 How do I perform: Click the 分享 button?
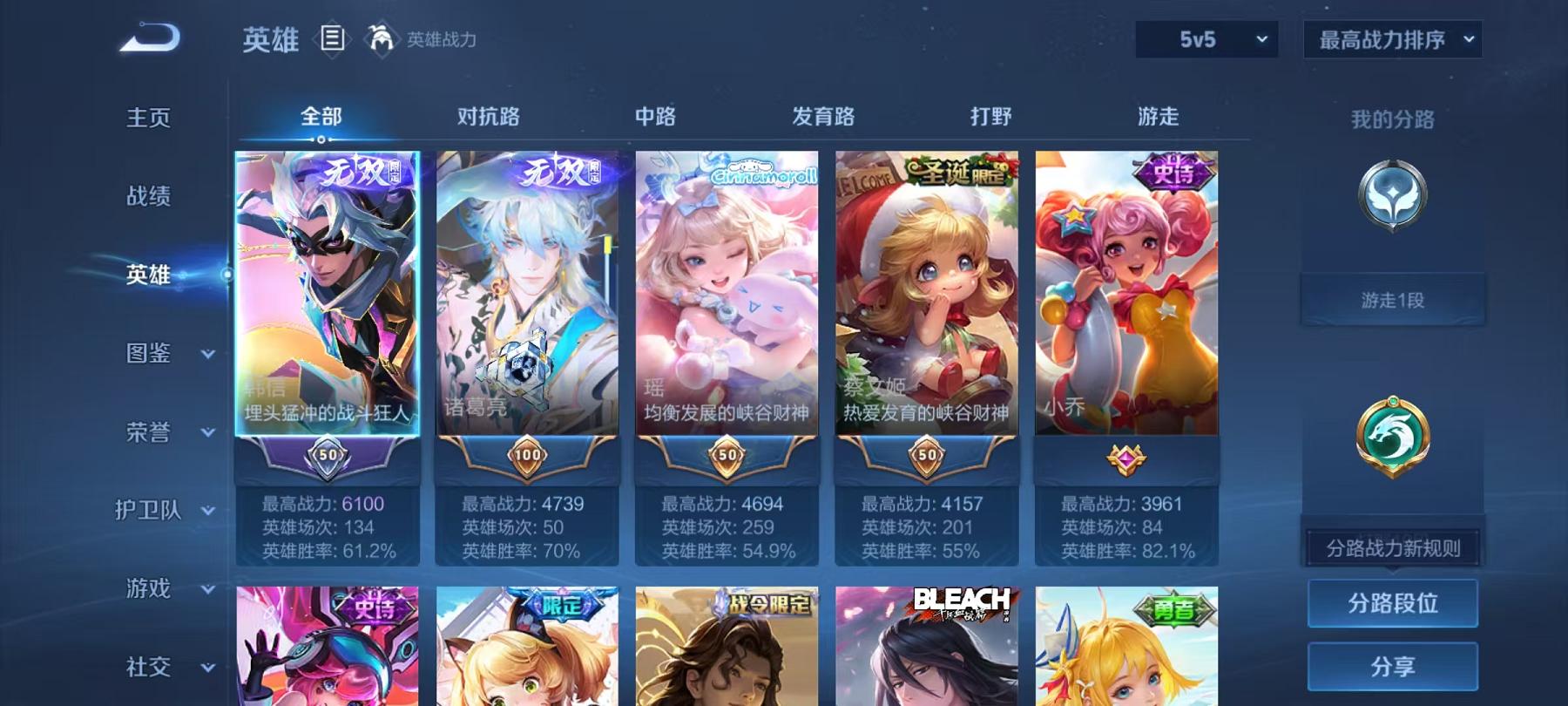tap(1391, 668)
